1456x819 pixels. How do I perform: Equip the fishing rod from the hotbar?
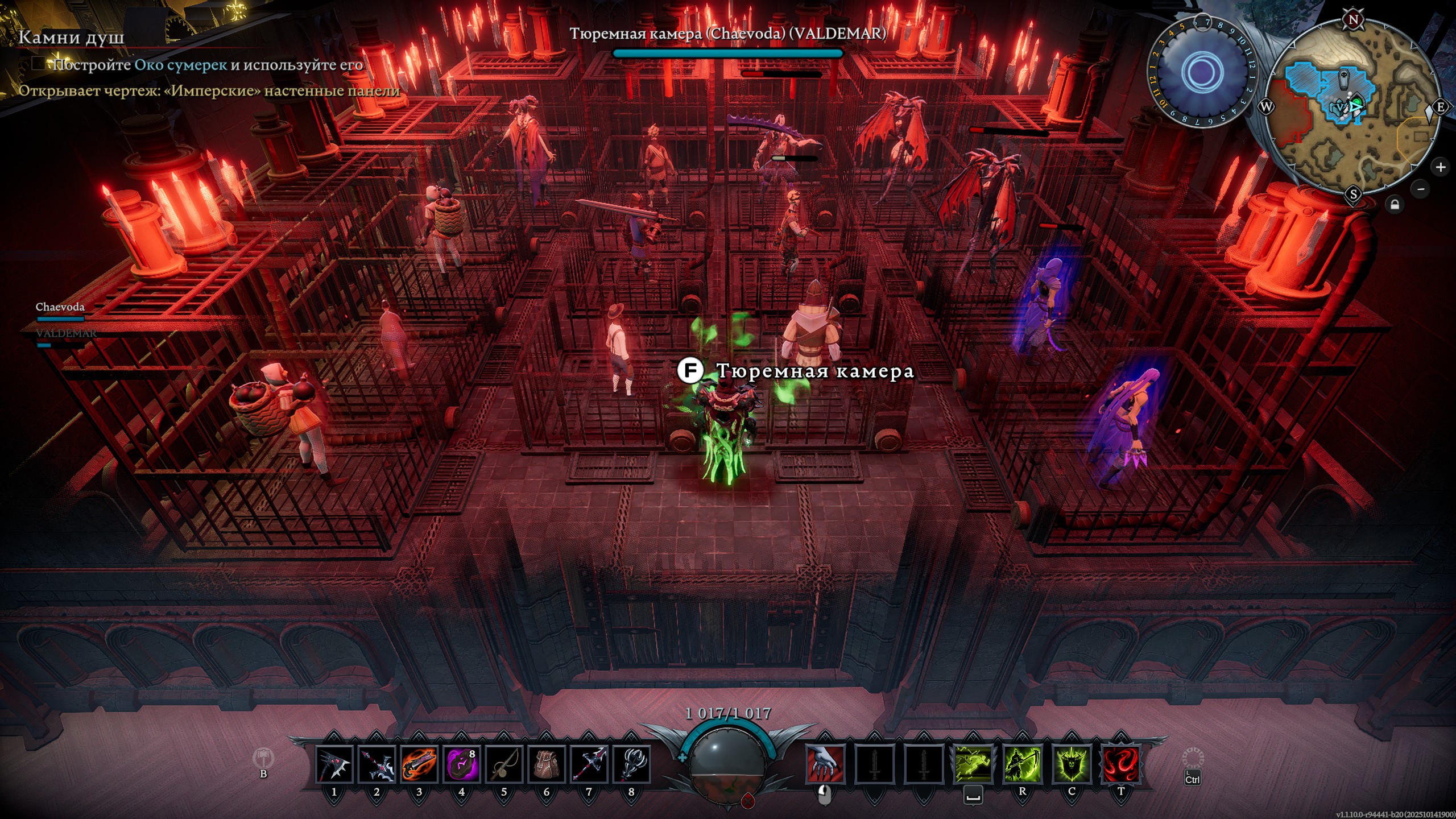tap(504, 764)
